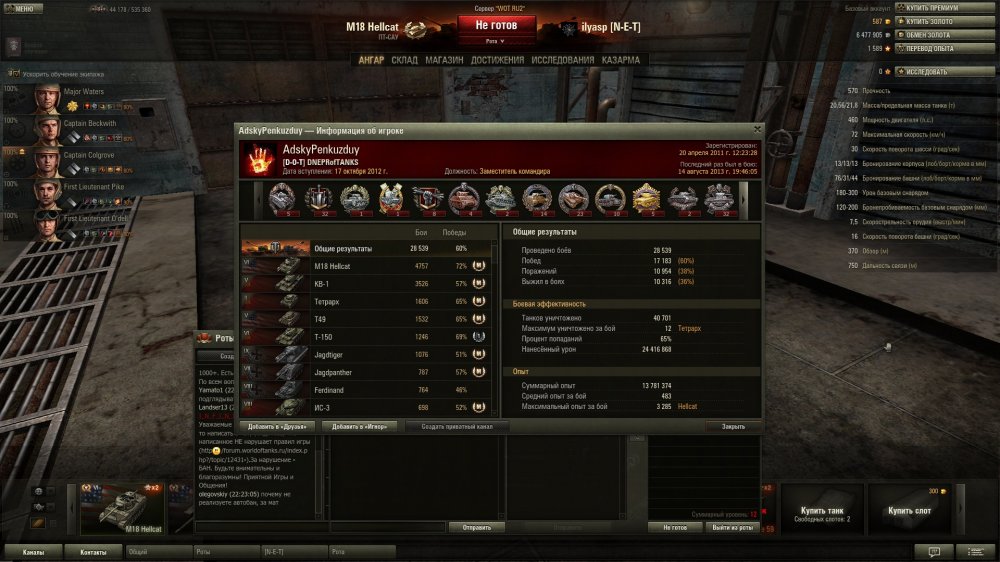
Task: Select the M18 Hellcat statistics row
Action: [368, 266]
